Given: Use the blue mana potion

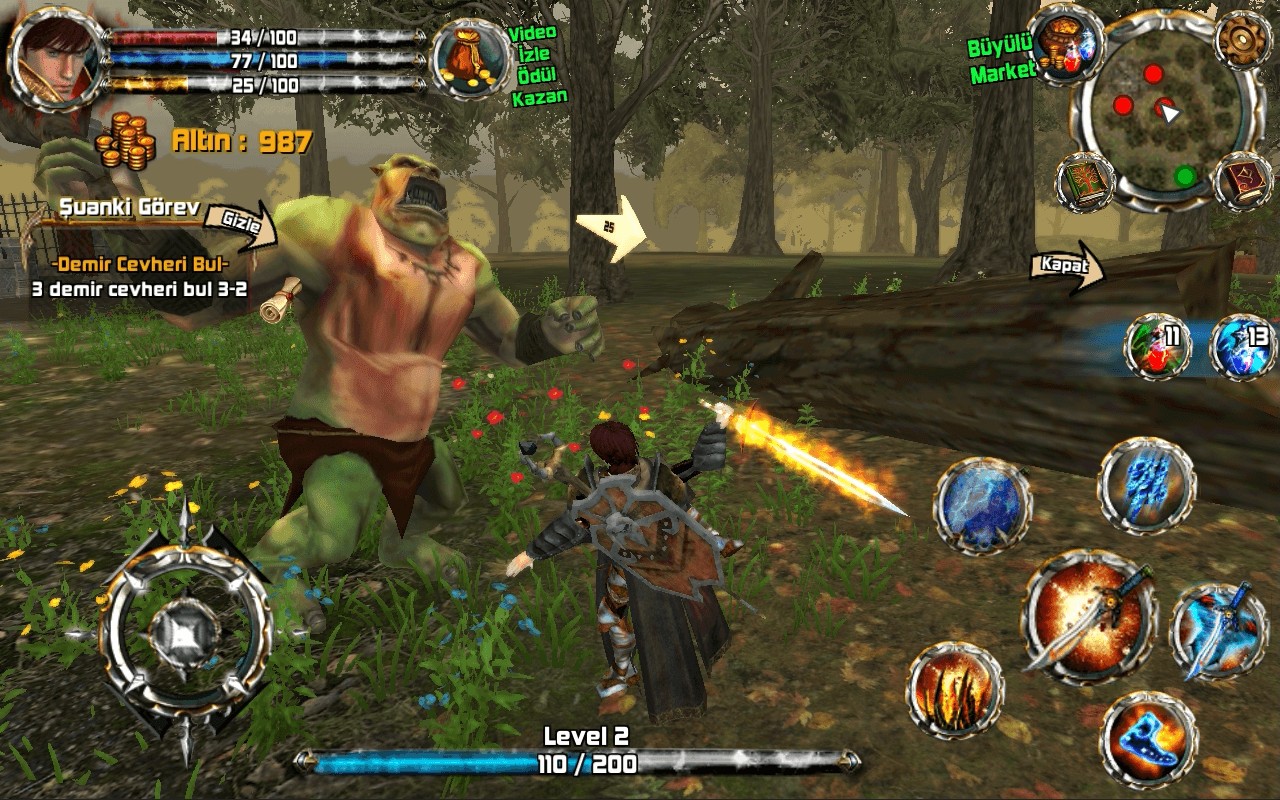Looking at the screenshot, I should pyautogui.click(x=1243, y=346).
